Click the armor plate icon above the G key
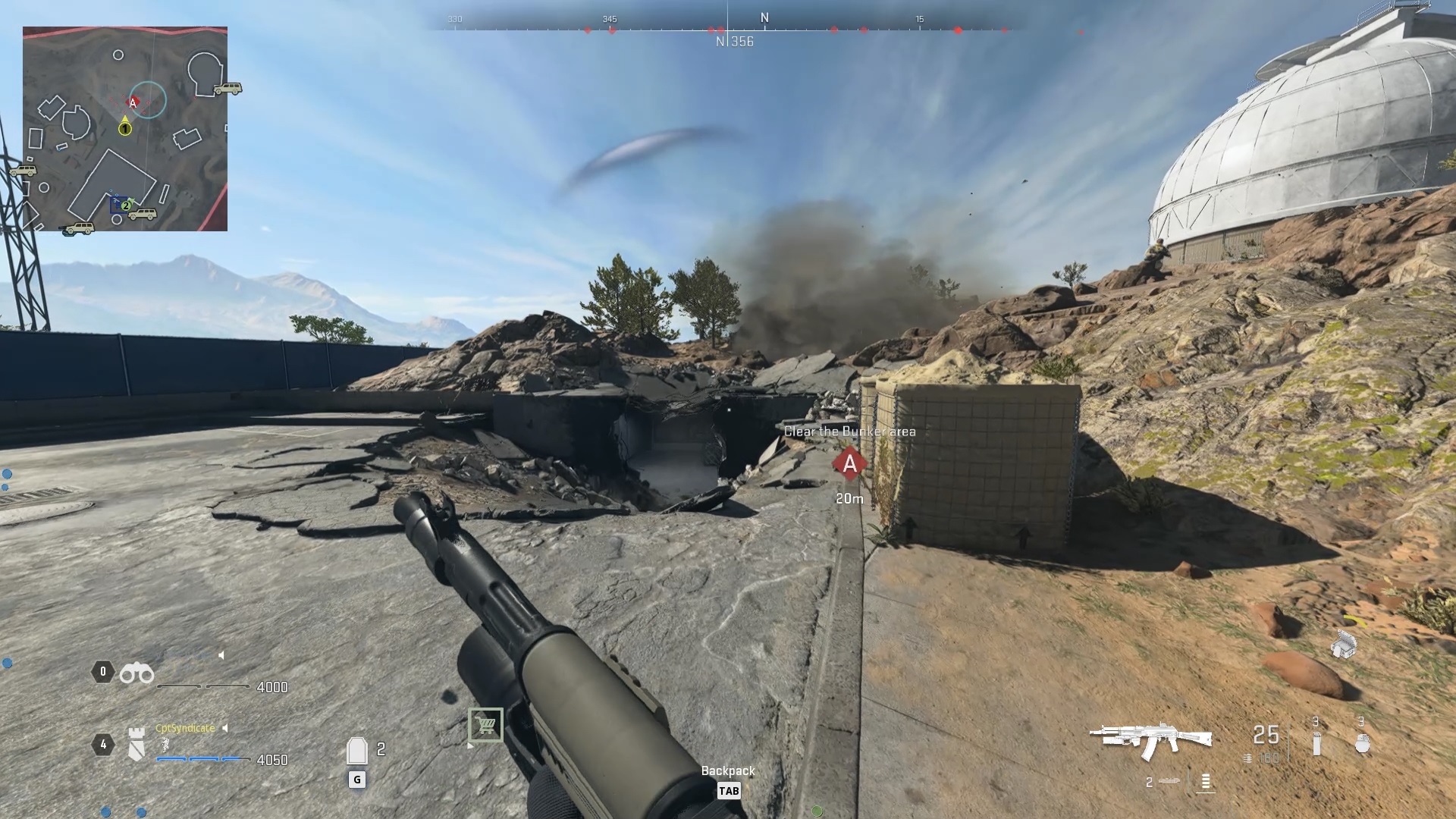This screenshot has height=819, width=1456. [356, 751]
